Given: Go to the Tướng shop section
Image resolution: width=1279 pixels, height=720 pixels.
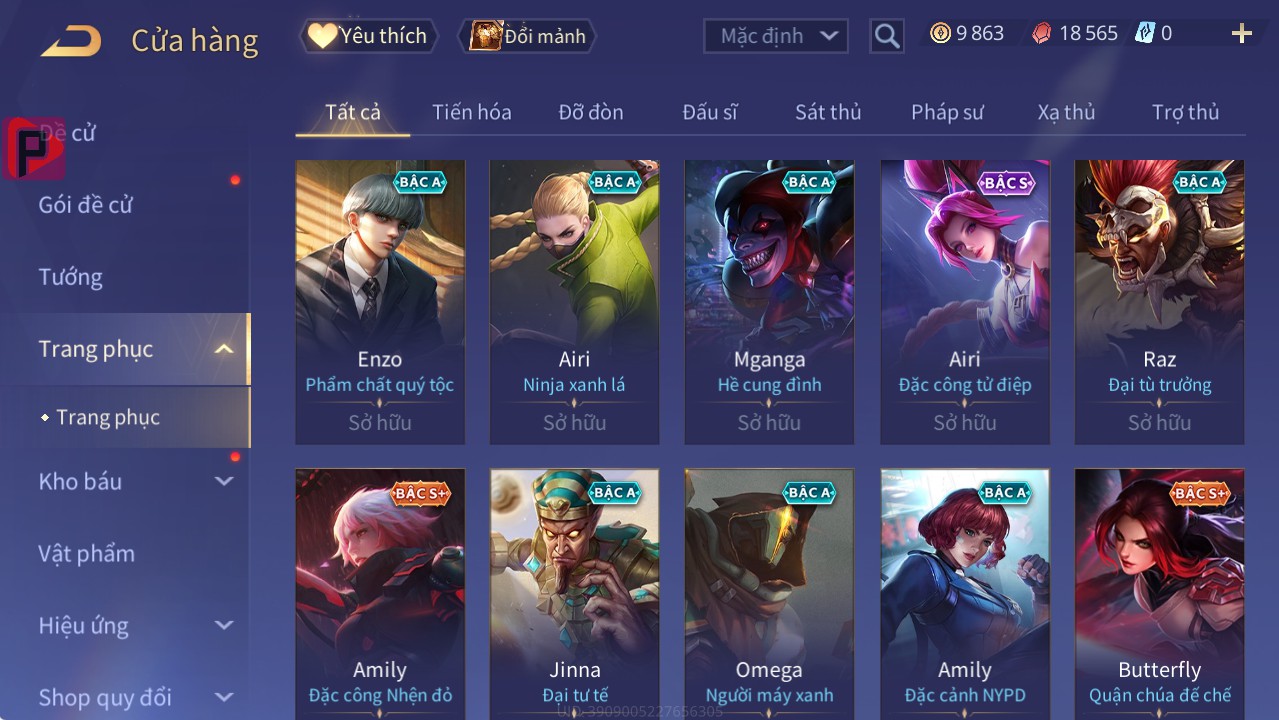Looking at the screenshot, I should (x=71, y=277).
